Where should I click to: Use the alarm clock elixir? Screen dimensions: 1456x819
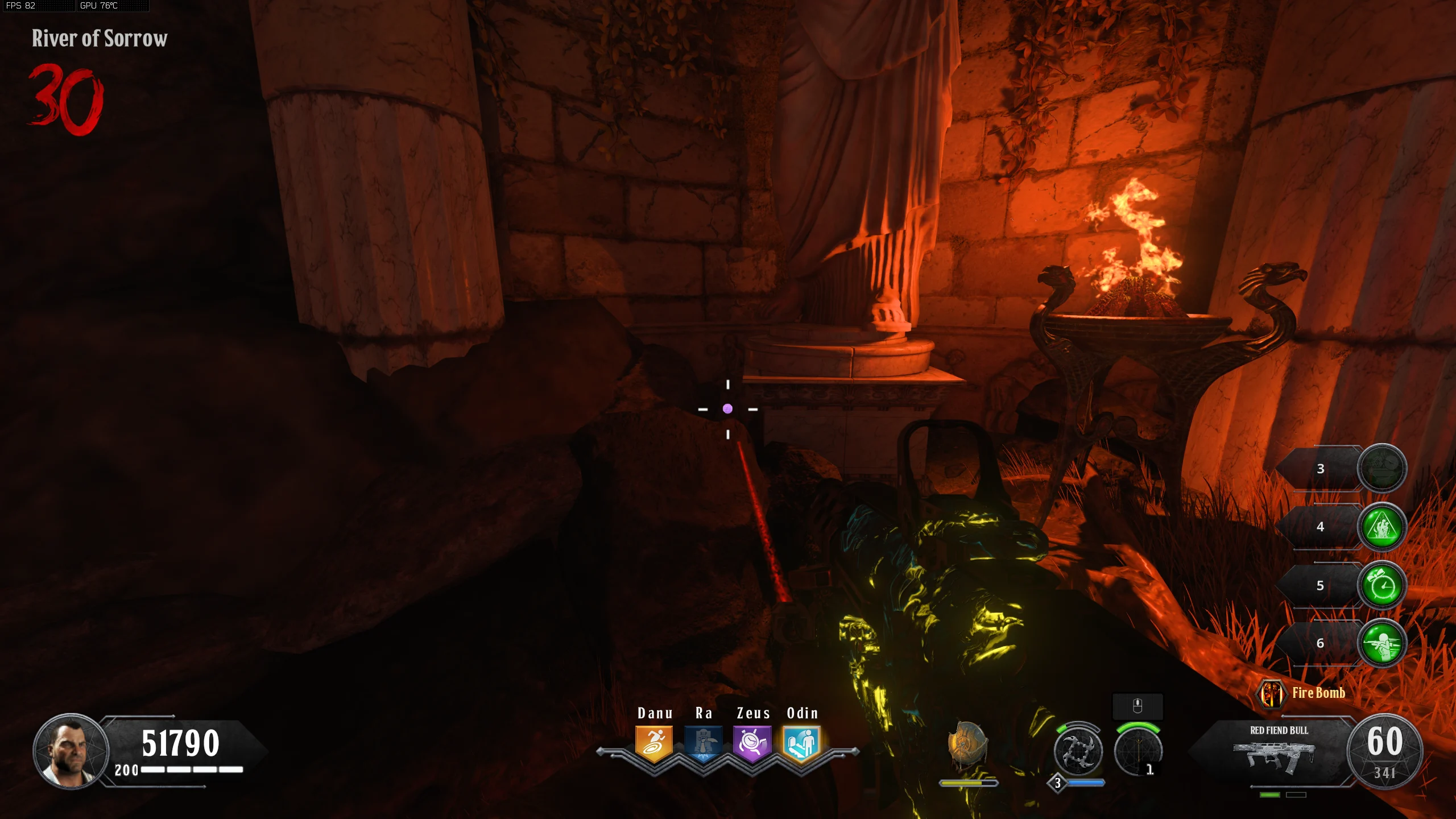click(1382, 585)
